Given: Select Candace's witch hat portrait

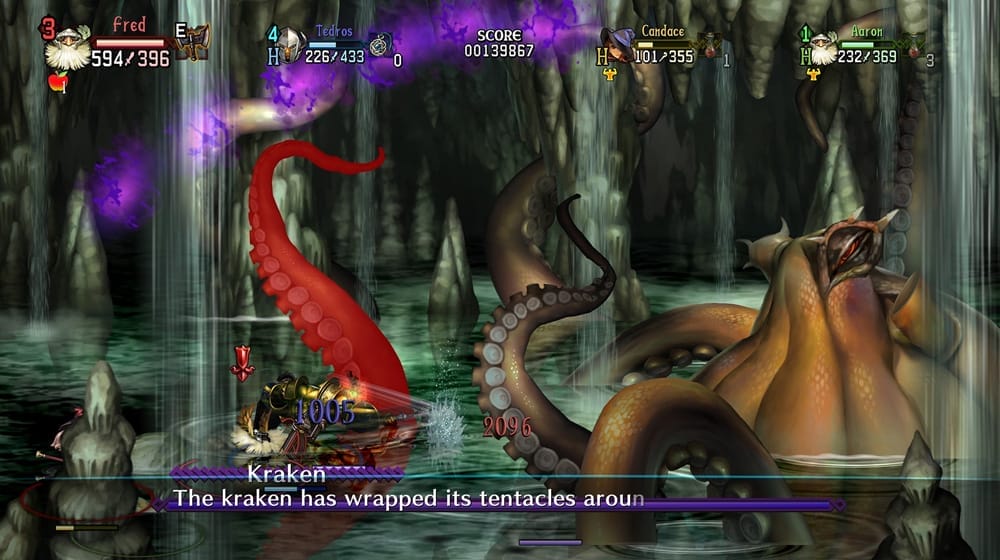Looking at the screenshot, I should [x=622, y=44].
